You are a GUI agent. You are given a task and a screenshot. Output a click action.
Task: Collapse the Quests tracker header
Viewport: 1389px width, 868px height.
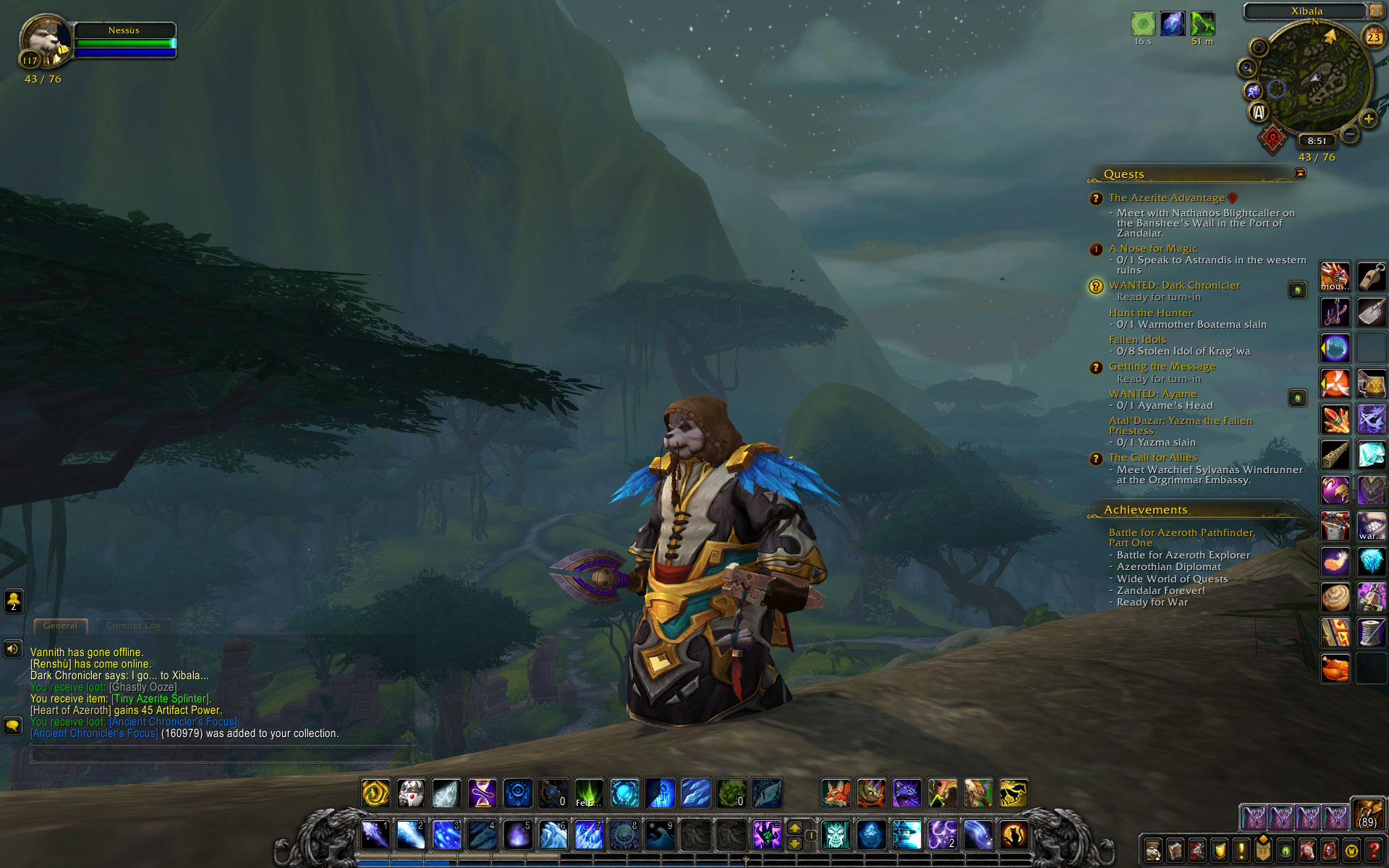pos(1300,173)
